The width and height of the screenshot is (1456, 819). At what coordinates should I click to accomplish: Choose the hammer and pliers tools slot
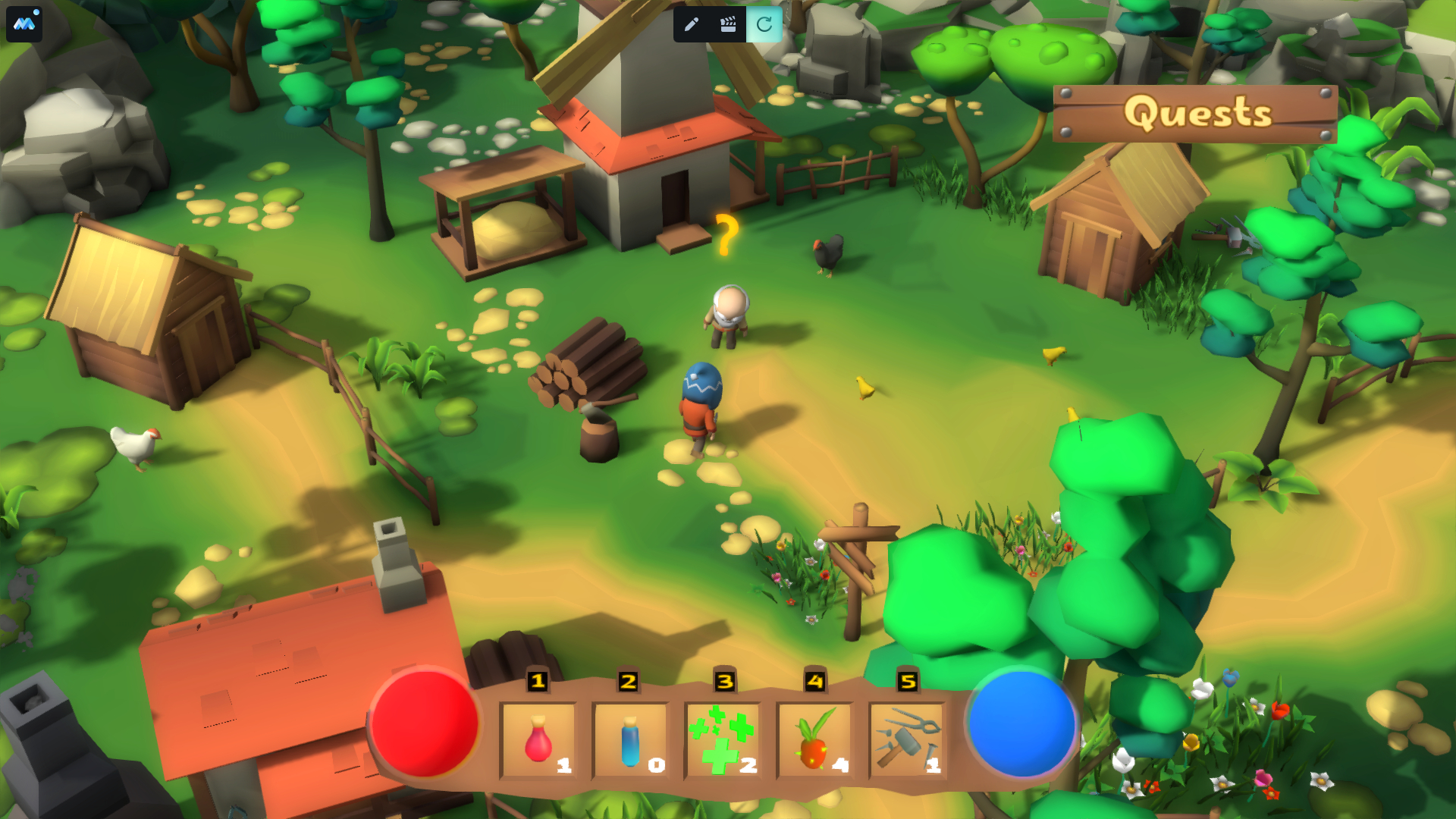(x=908, y=741)
